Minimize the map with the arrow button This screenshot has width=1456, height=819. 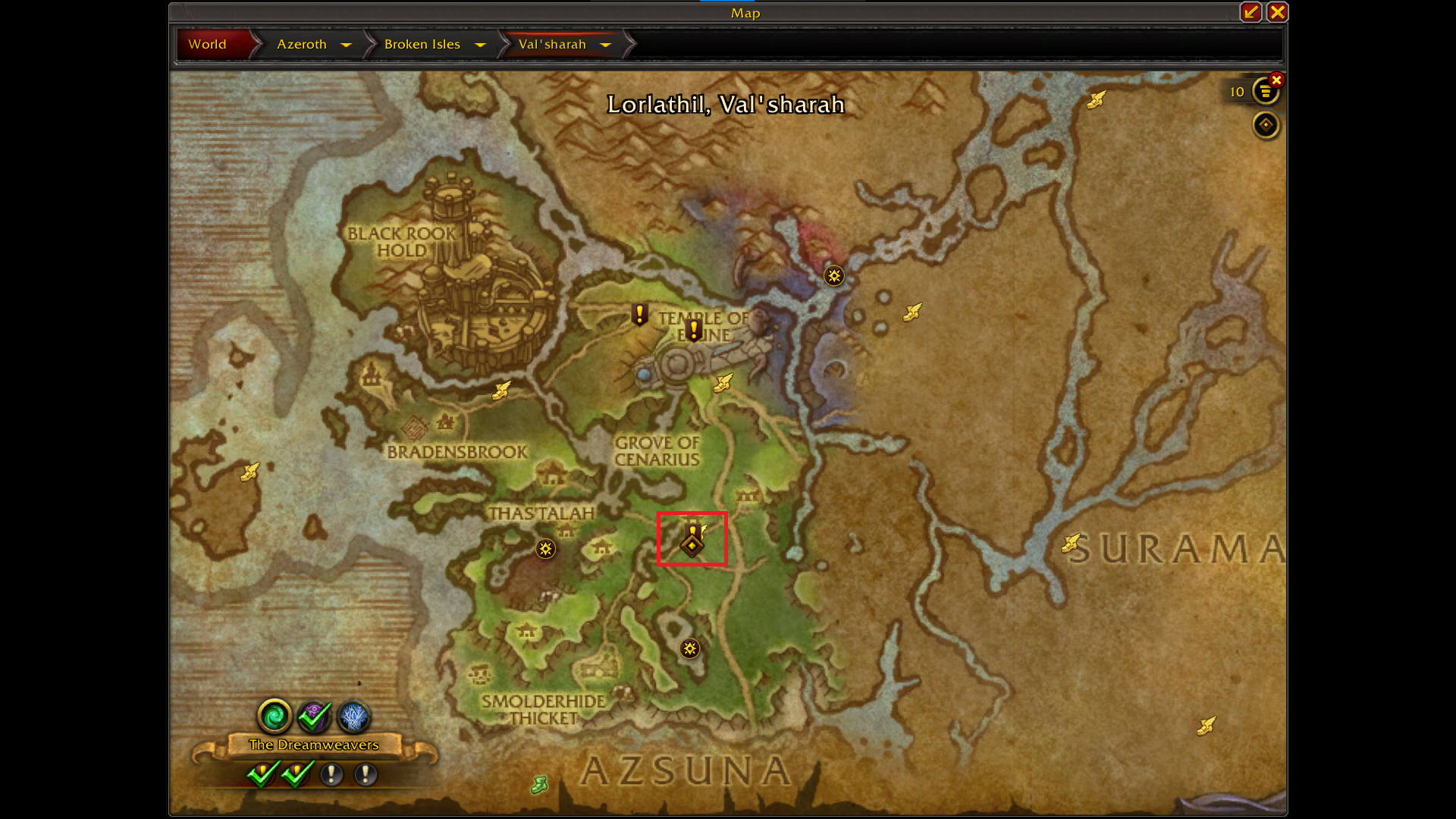coord(1250,12)
